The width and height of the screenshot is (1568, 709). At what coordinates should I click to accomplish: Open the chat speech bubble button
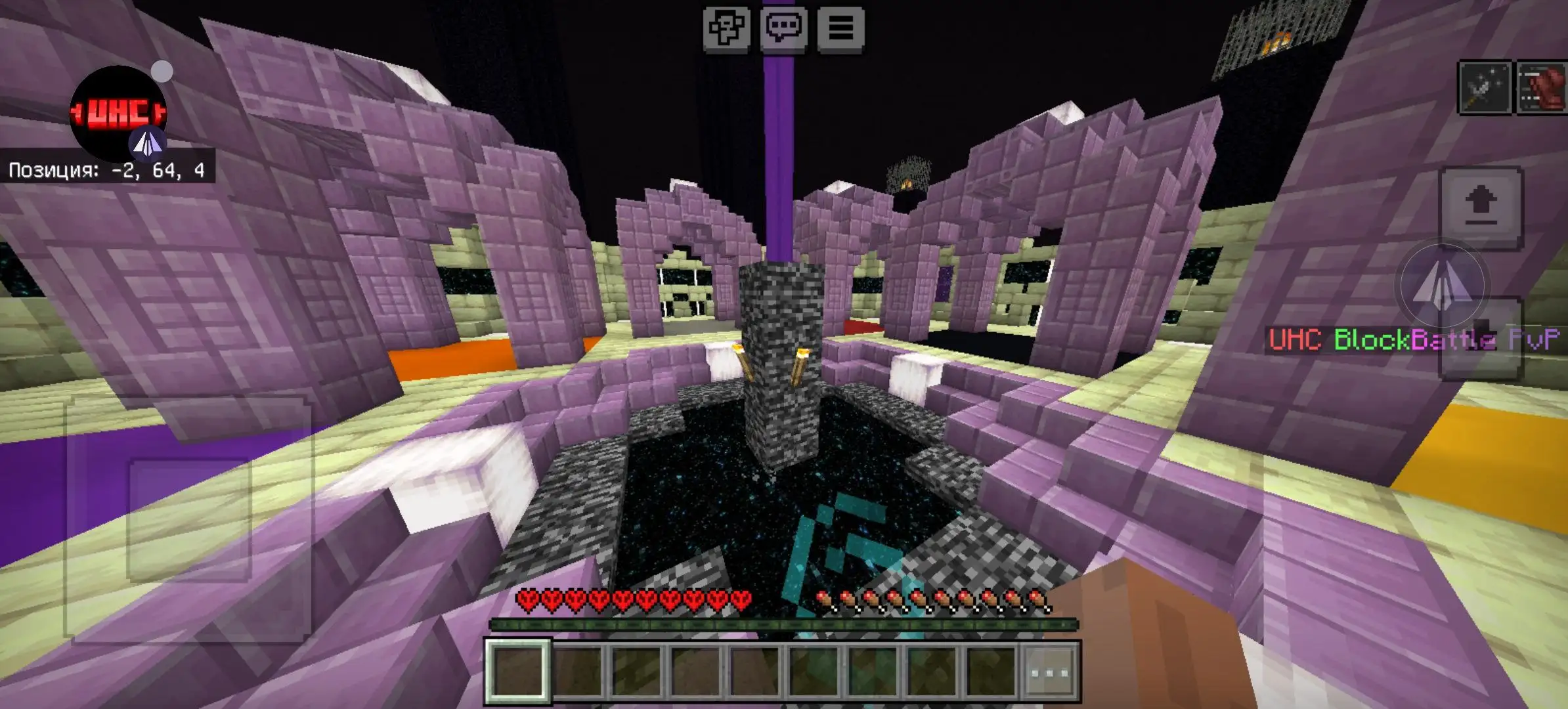point(783,28)
